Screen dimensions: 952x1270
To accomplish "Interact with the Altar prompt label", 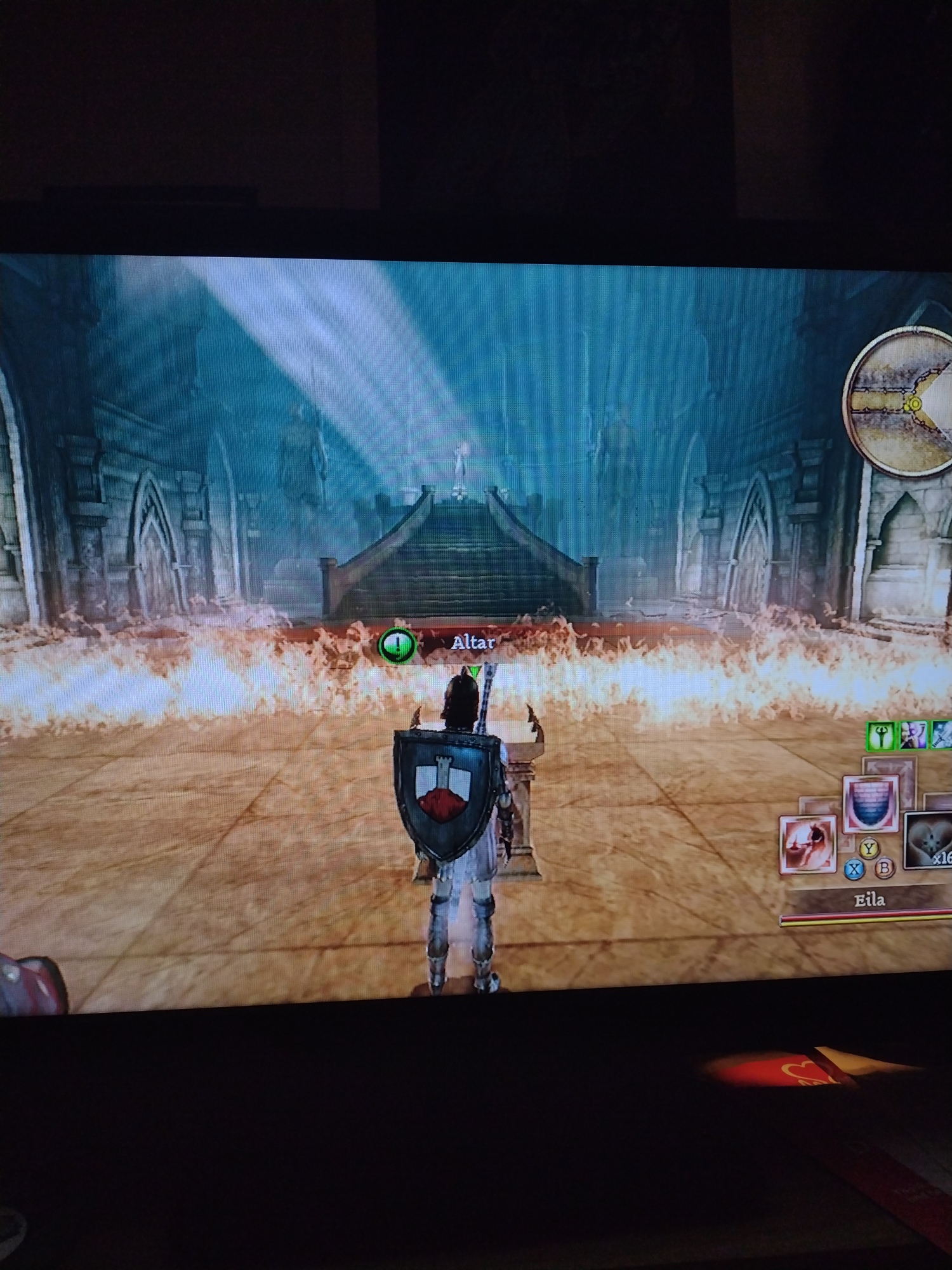I will point(473,643).
